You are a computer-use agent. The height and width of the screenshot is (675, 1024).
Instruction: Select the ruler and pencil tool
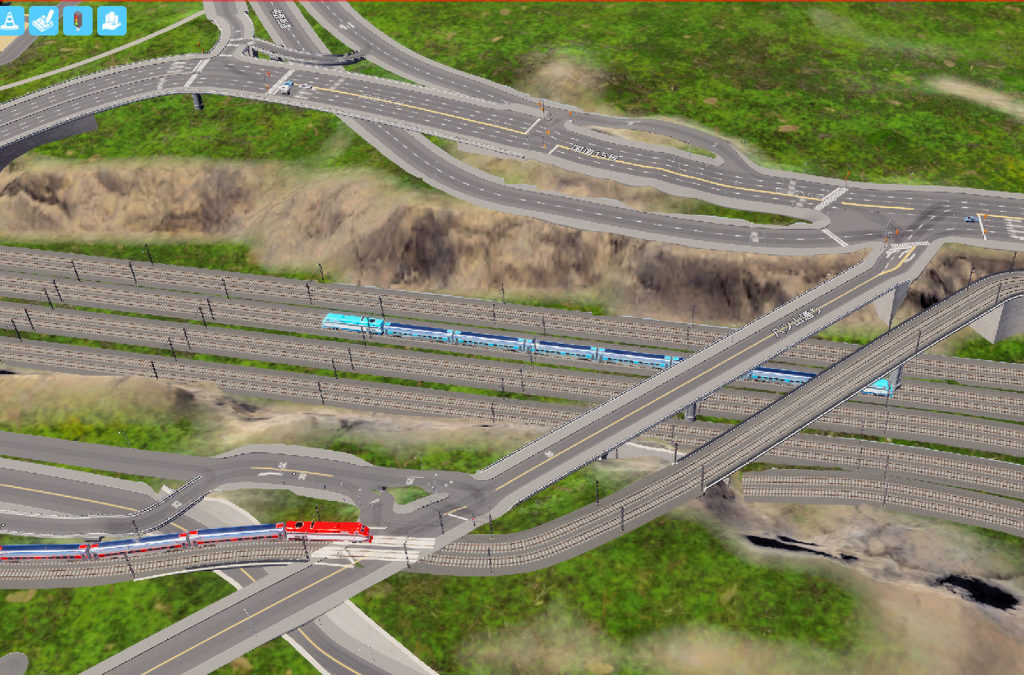pos(43,20)
